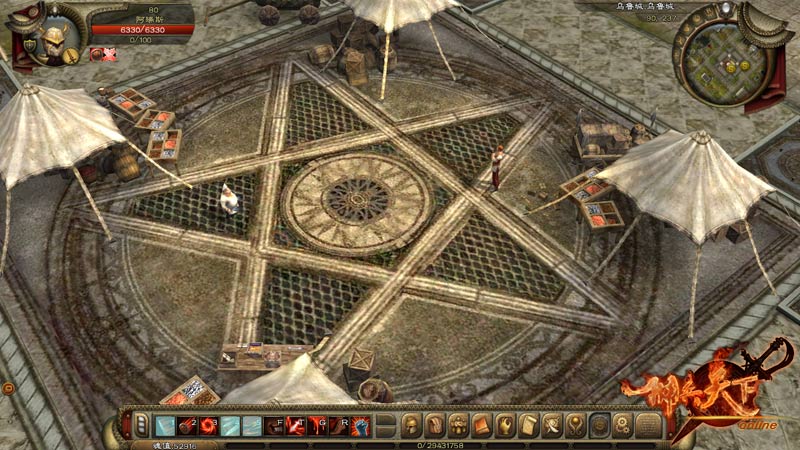Open the gear settings button
Viewport: 800px width, 450px height.
(x=622, y=425)
